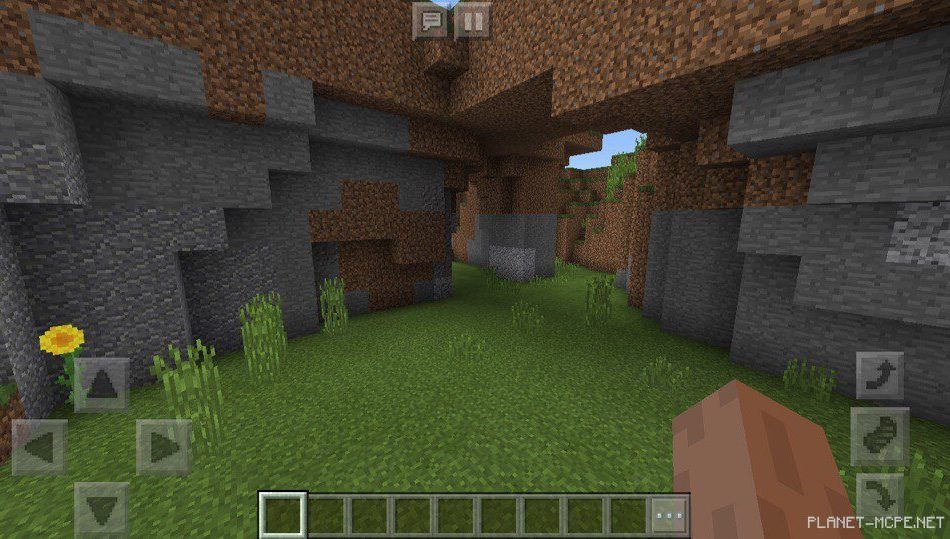Screen dimensions: 950x539
Task: Tap the move backward down-arrow button
Action: (x=101, y=509)
